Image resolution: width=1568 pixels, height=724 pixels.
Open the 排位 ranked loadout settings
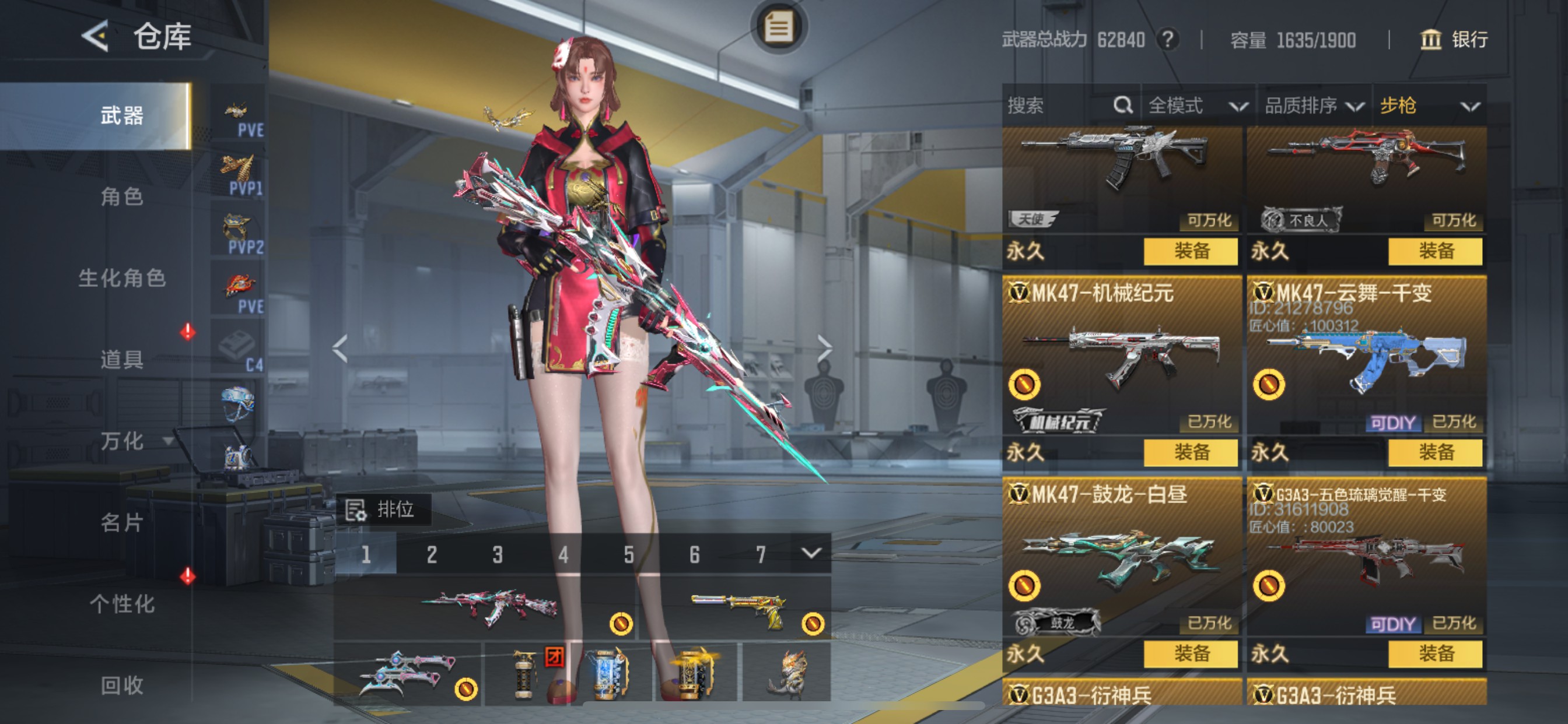pos(383,509)
